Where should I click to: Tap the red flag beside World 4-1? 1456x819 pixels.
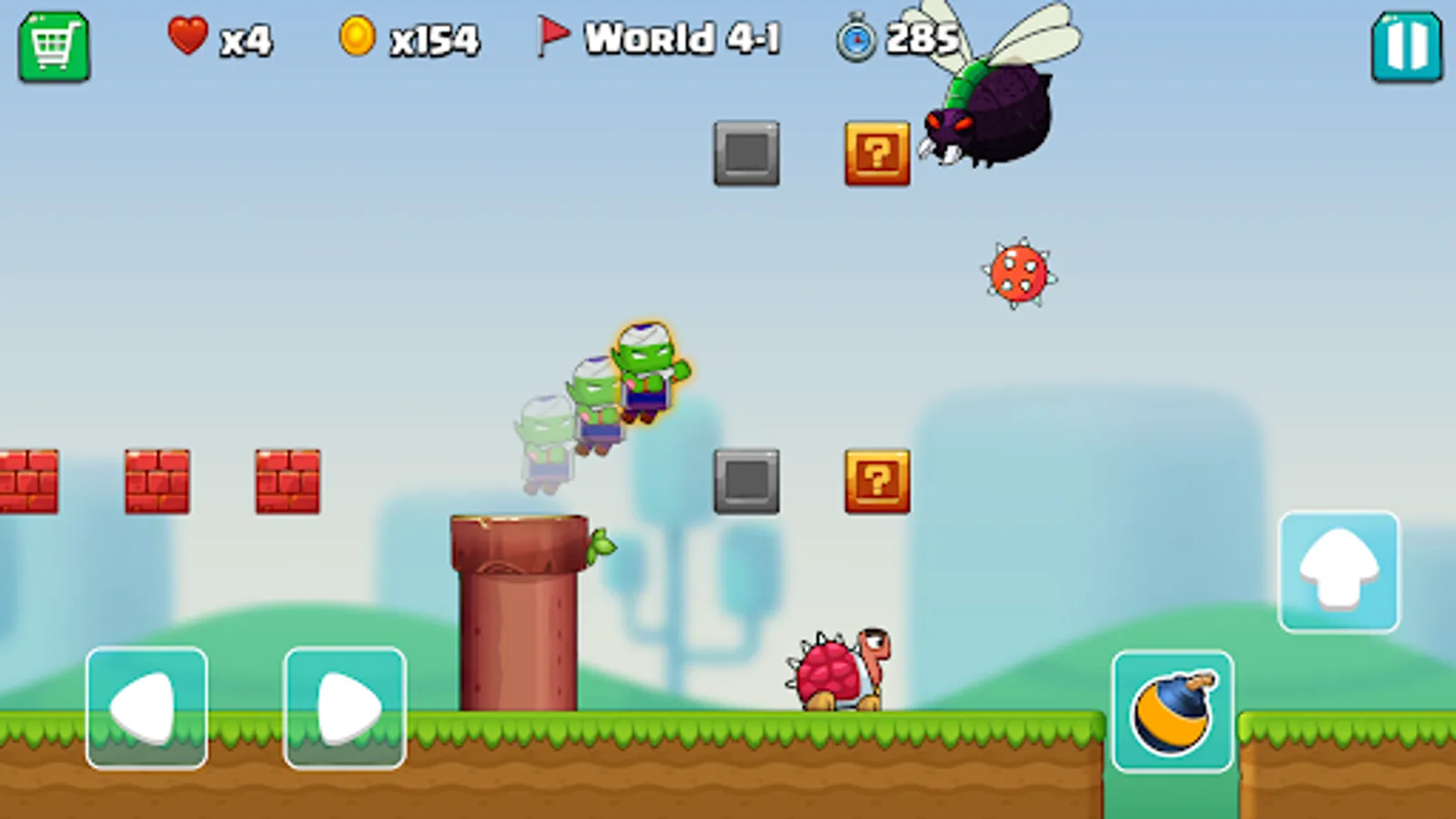point(553,35)
